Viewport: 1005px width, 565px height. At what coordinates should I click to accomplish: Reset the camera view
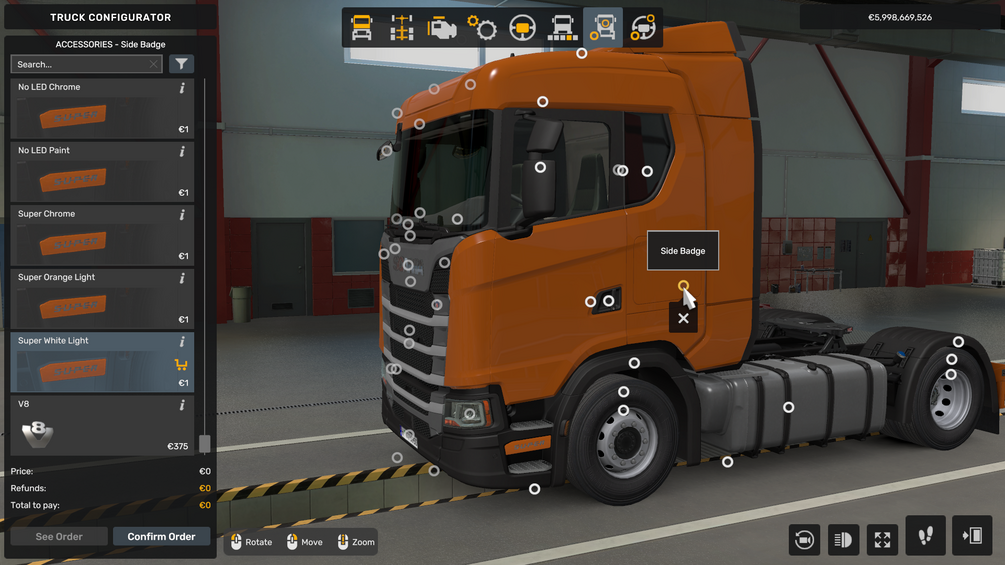click(804, 540)
